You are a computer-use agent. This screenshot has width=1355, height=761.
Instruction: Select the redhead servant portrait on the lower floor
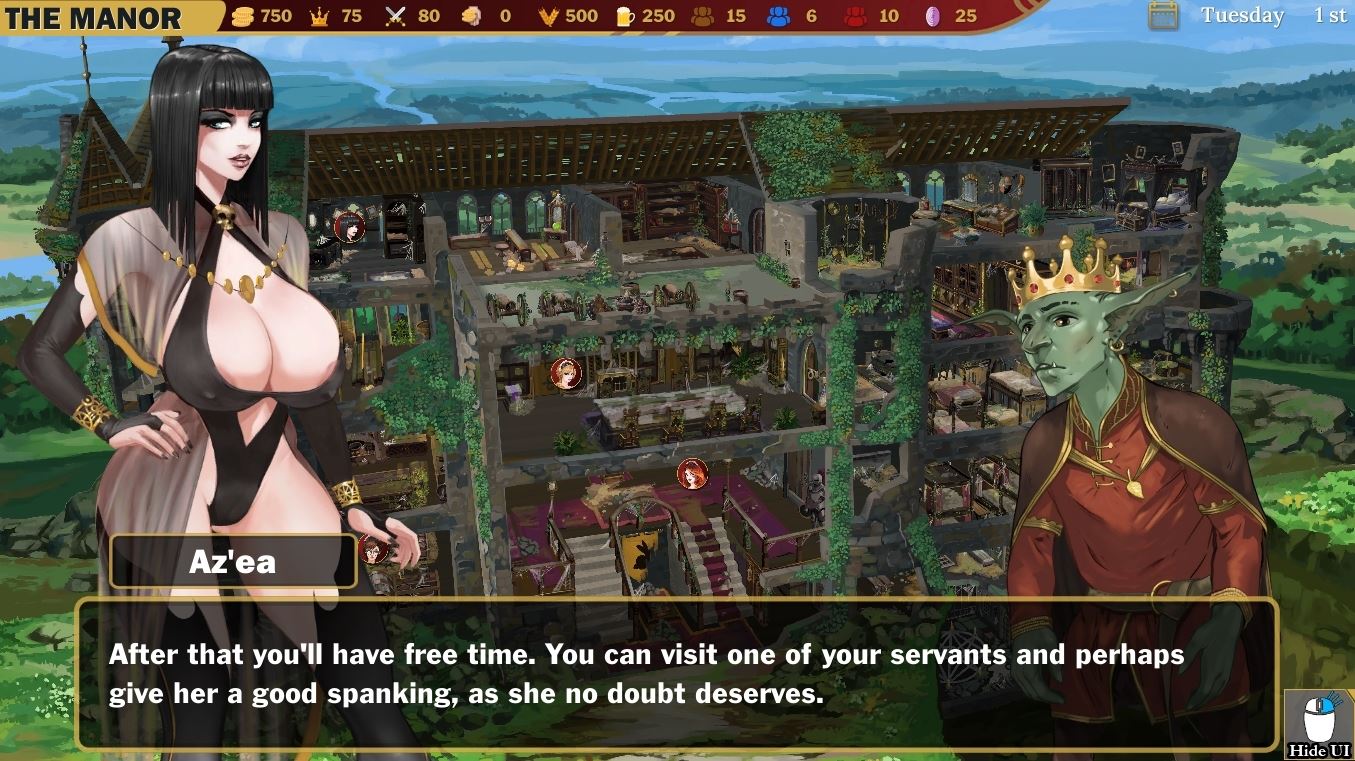690,475
